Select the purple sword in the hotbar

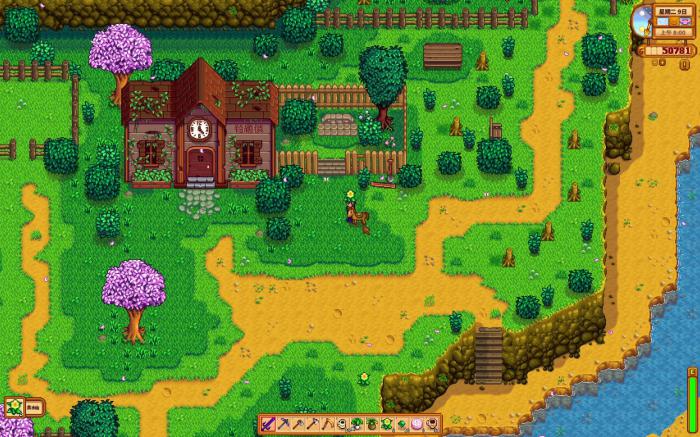(x=269, y=424)
